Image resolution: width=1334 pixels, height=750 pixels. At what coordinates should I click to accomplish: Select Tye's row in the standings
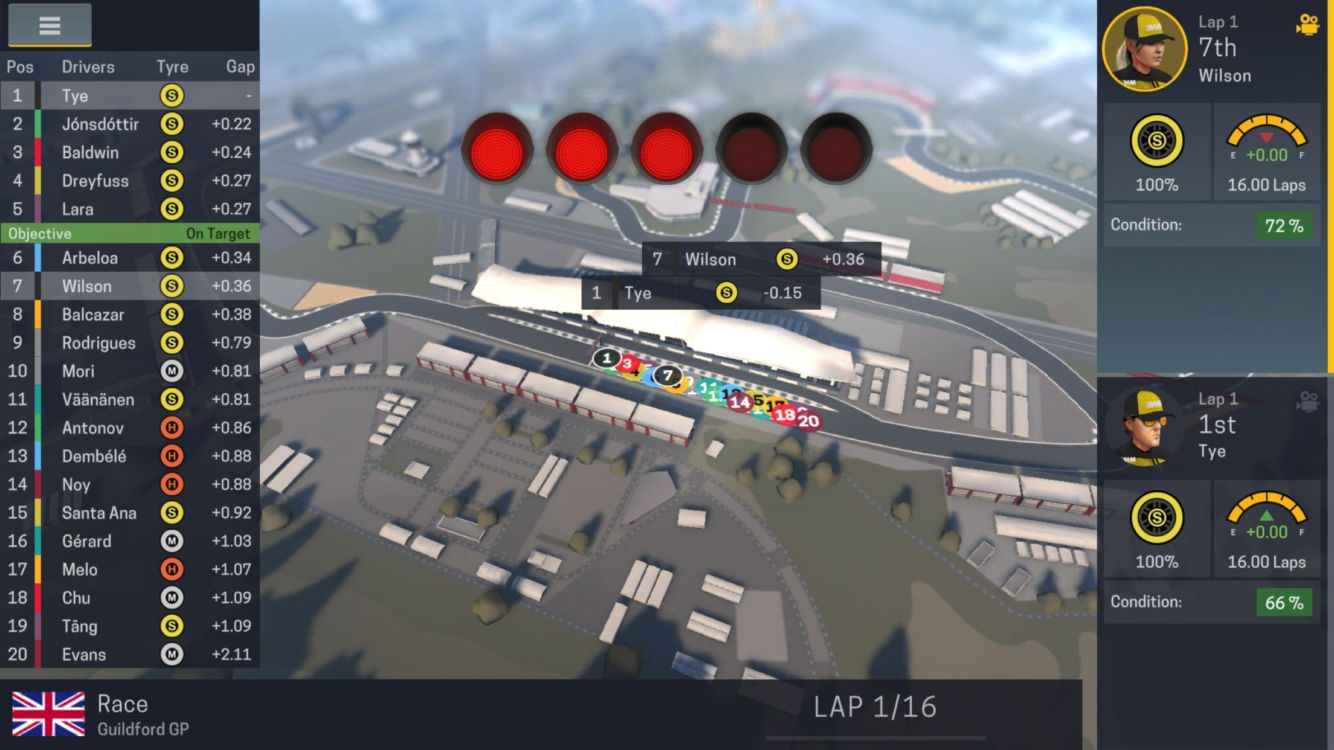click(x=129, y=96)
